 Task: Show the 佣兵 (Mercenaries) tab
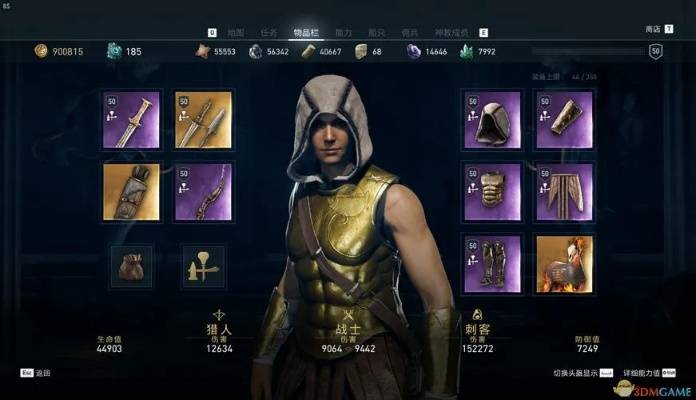point(408,32)
